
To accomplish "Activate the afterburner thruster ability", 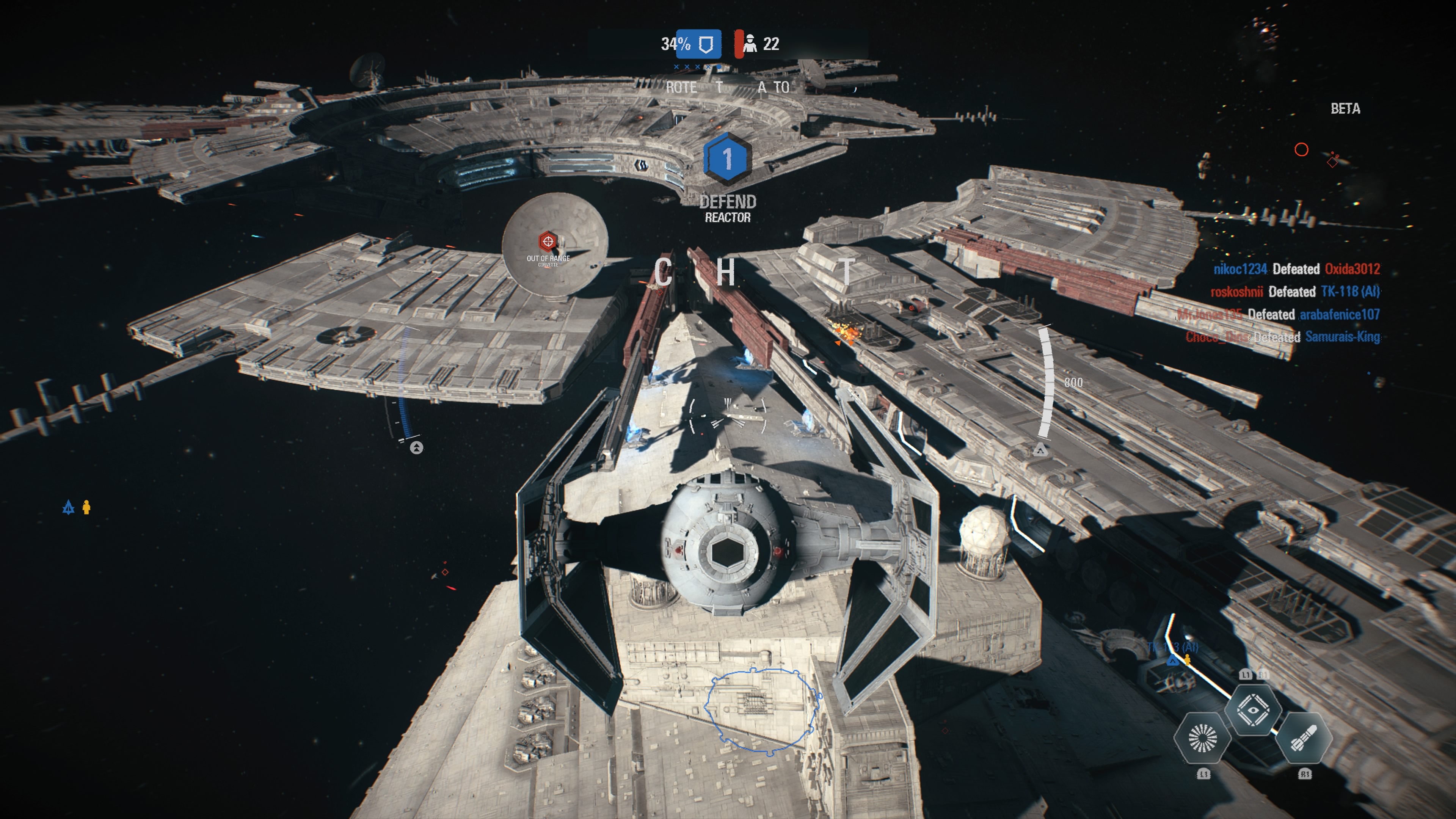I will click(1202, 737).
